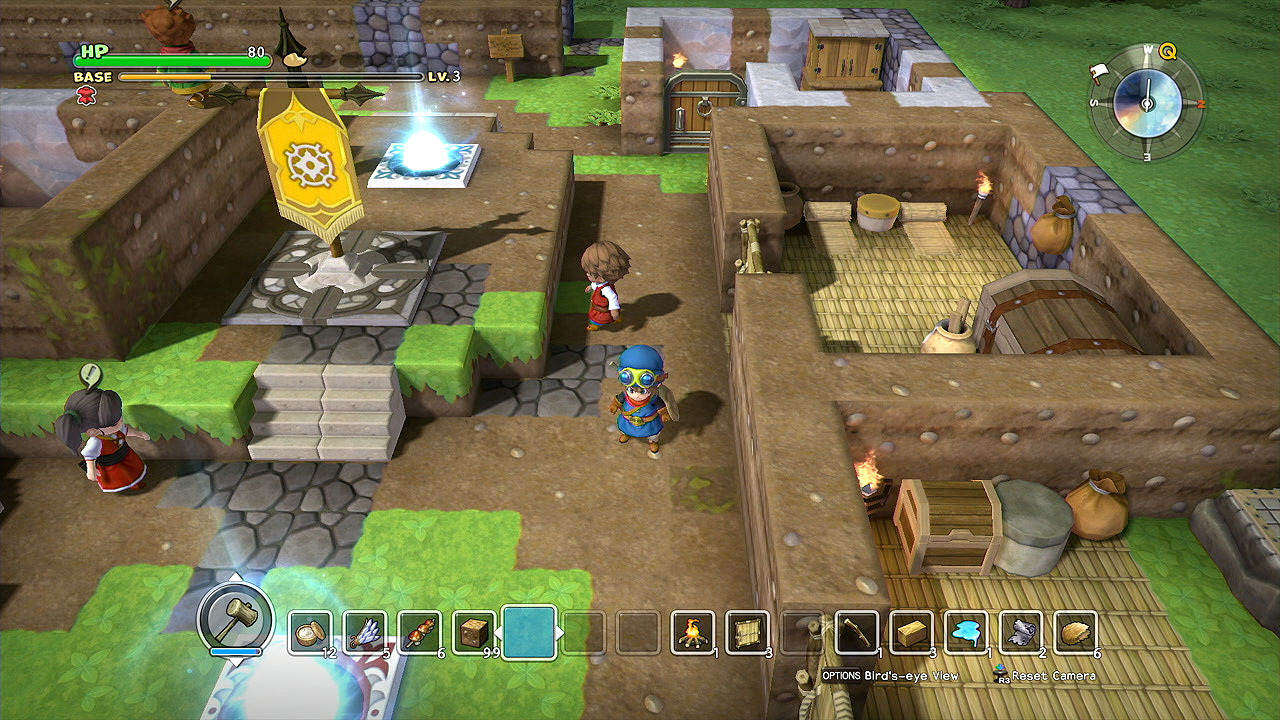
Task: Click the yellow Q quest marker
Action: tap(1167, 51)
